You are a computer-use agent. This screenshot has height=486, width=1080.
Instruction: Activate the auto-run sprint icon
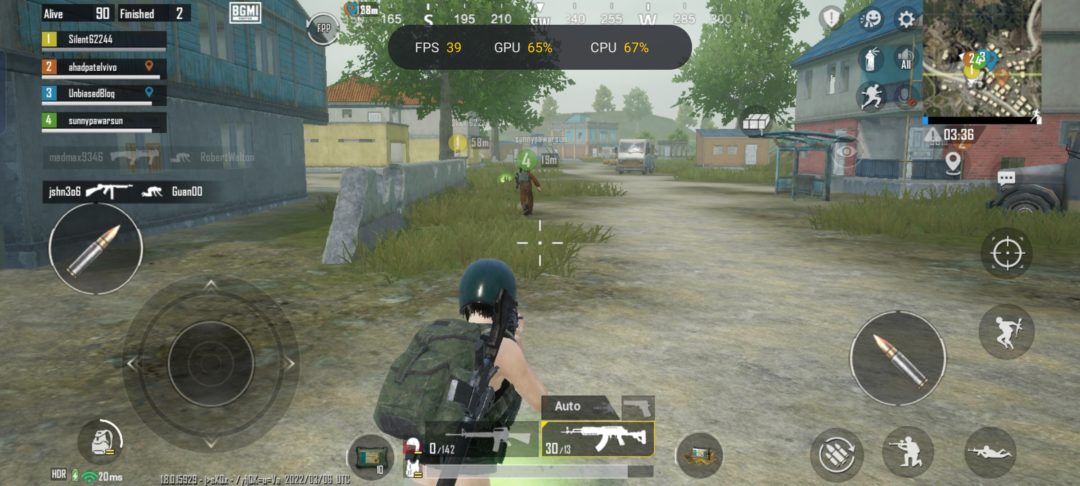[871, 96]
